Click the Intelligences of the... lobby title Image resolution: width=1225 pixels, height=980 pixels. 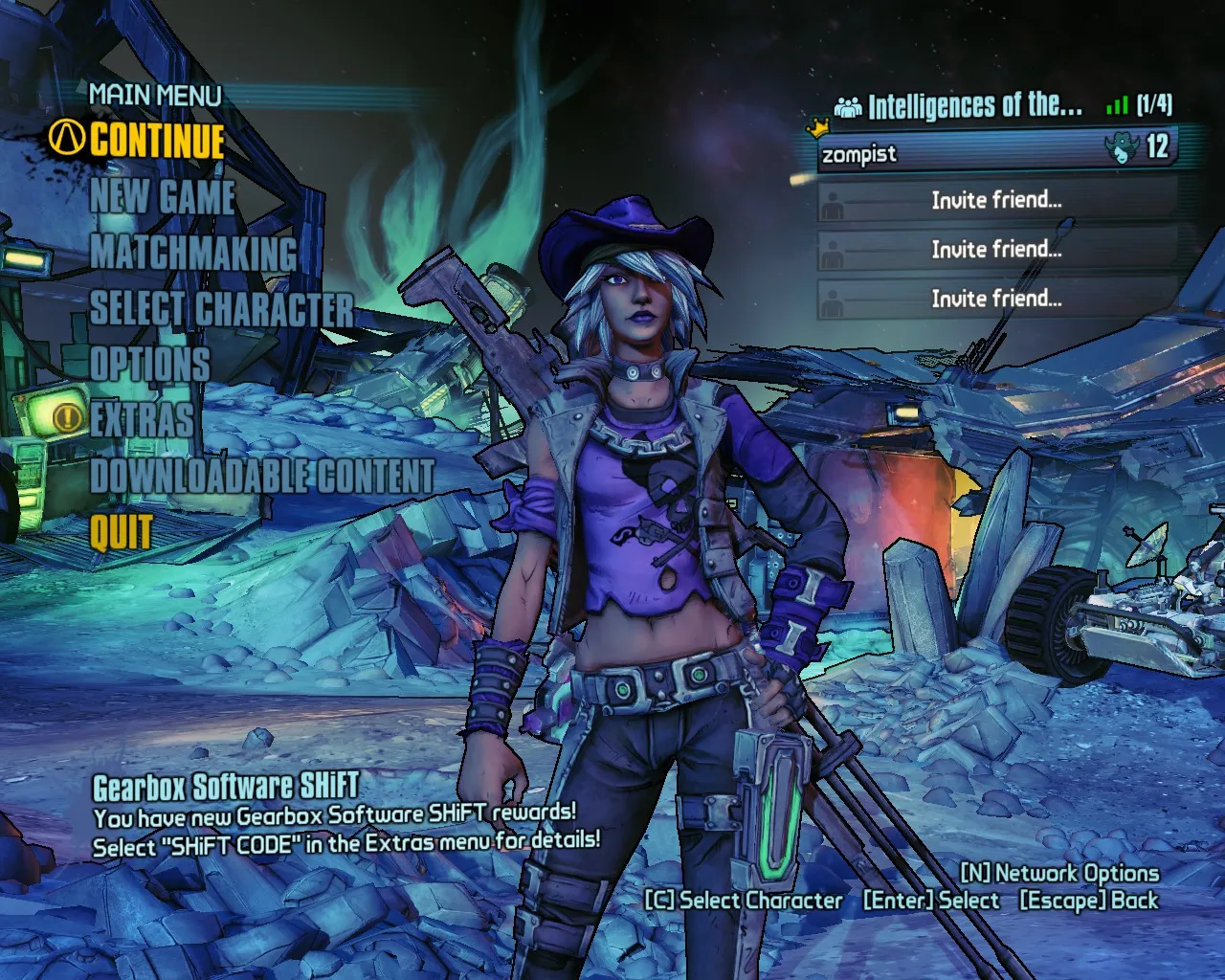click(x=974, y=105)
